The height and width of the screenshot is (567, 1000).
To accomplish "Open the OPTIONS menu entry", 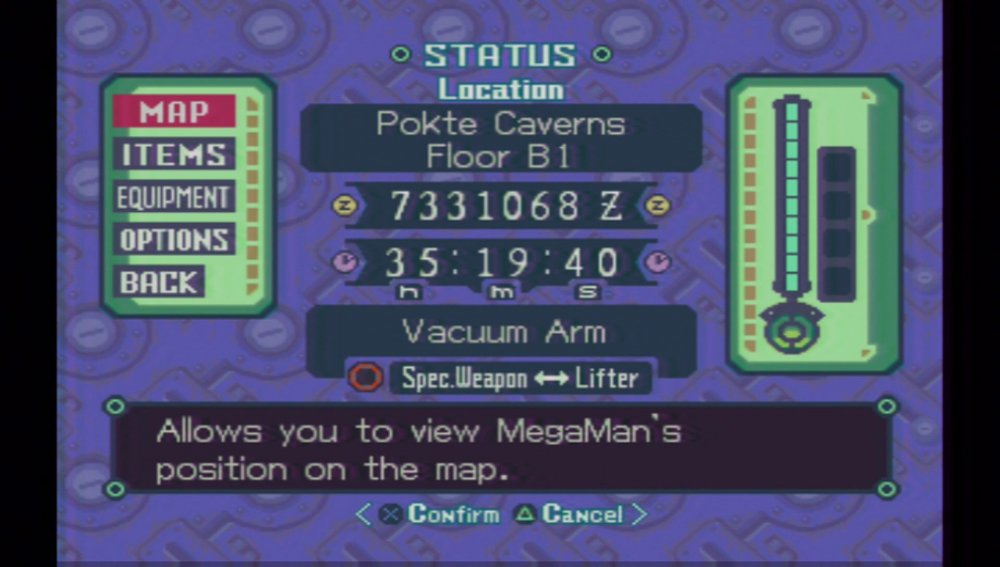I will coord(173,240).
